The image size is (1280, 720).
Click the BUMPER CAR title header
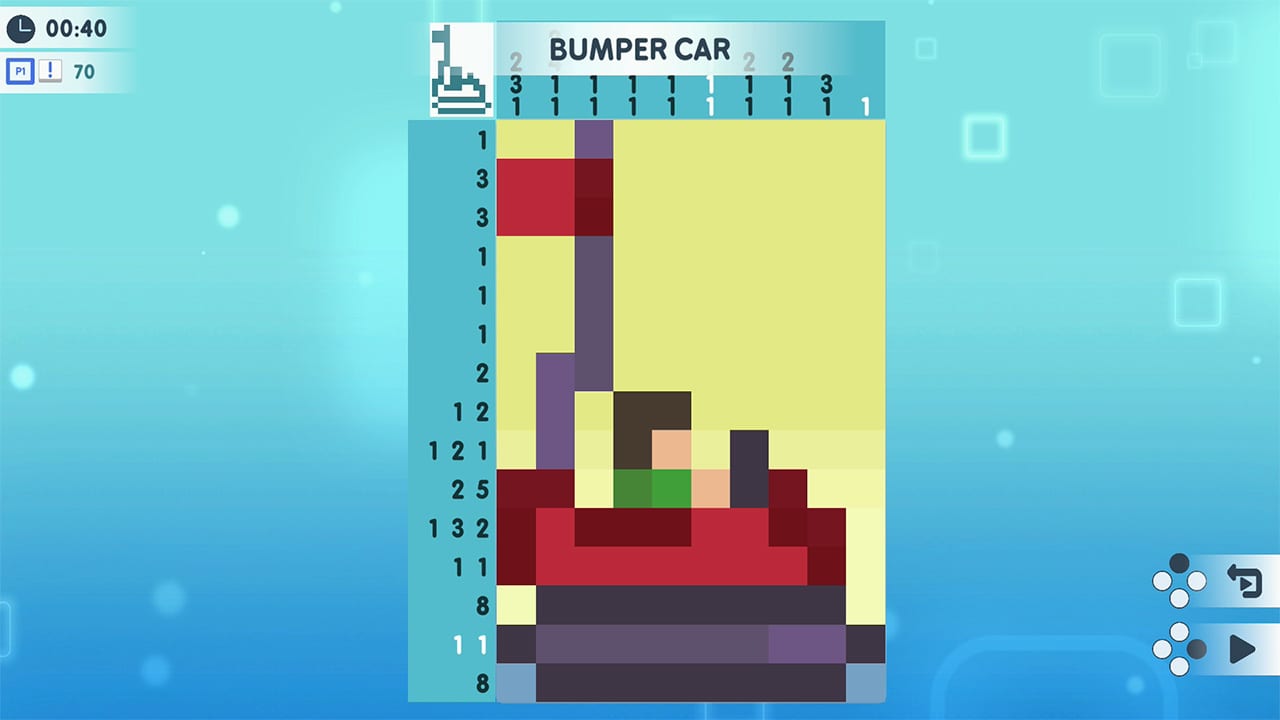tap(640, 48)
